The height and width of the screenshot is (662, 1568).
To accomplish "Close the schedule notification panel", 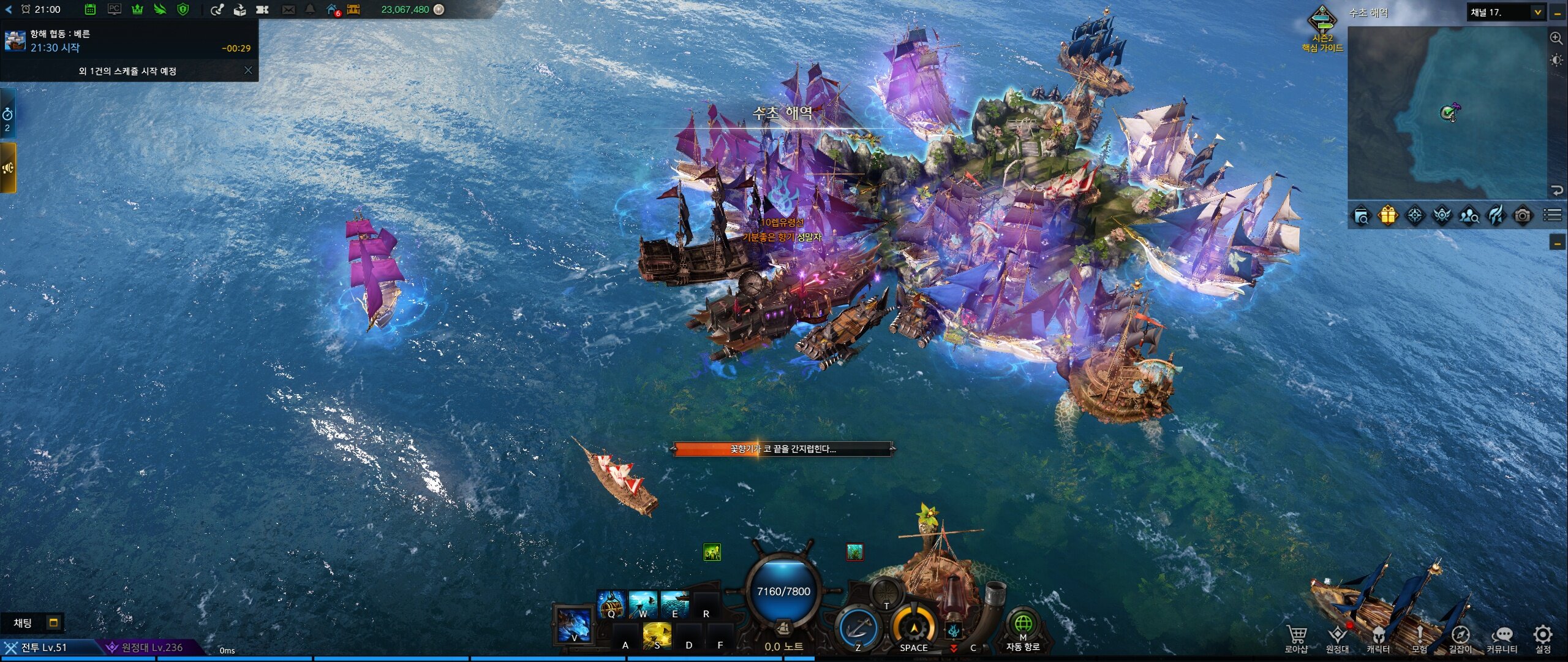I will pyautogui.click(x=248, y=70).
